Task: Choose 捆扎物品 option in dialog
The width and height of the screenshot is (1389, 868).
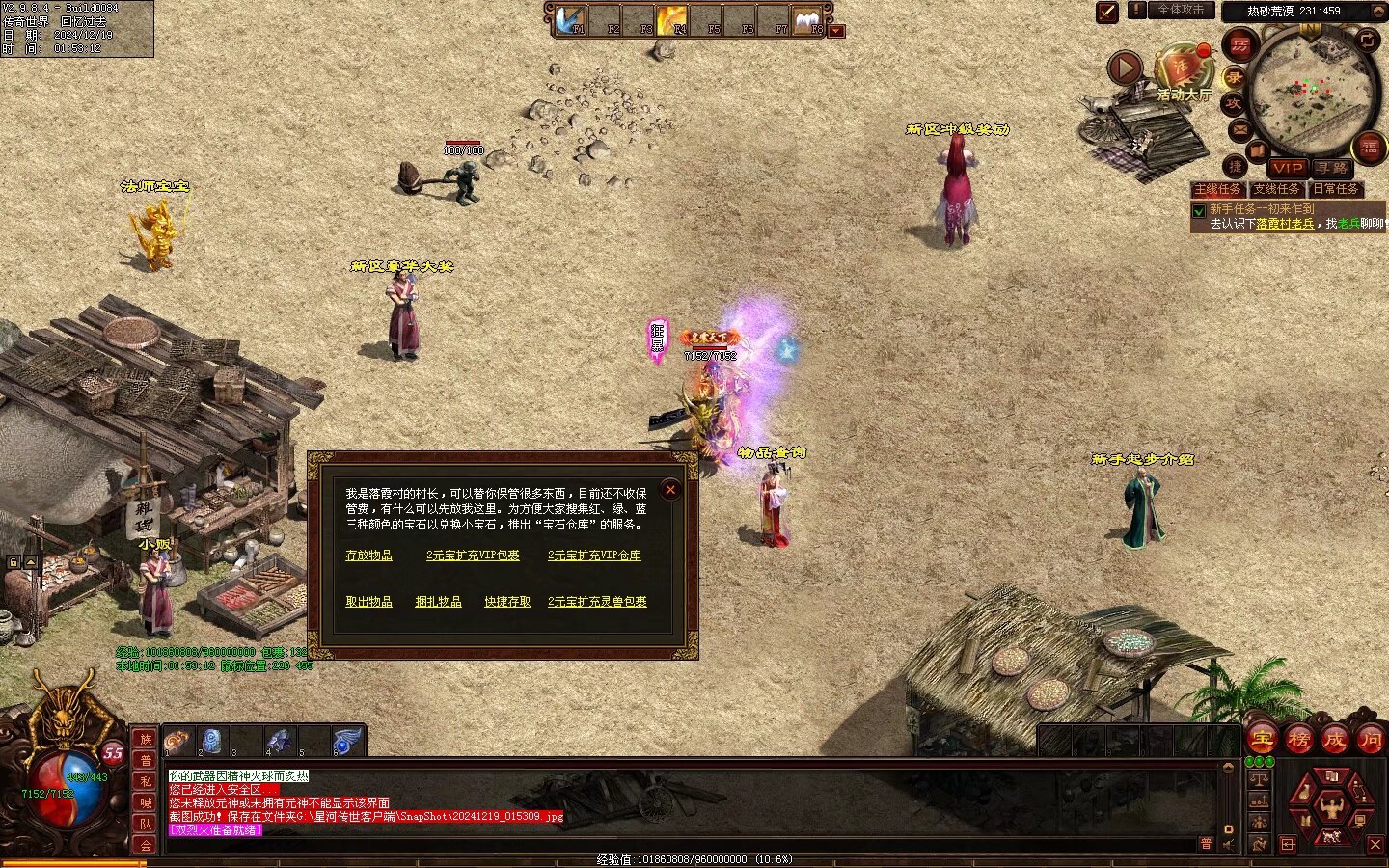Action: click(438, 602)
